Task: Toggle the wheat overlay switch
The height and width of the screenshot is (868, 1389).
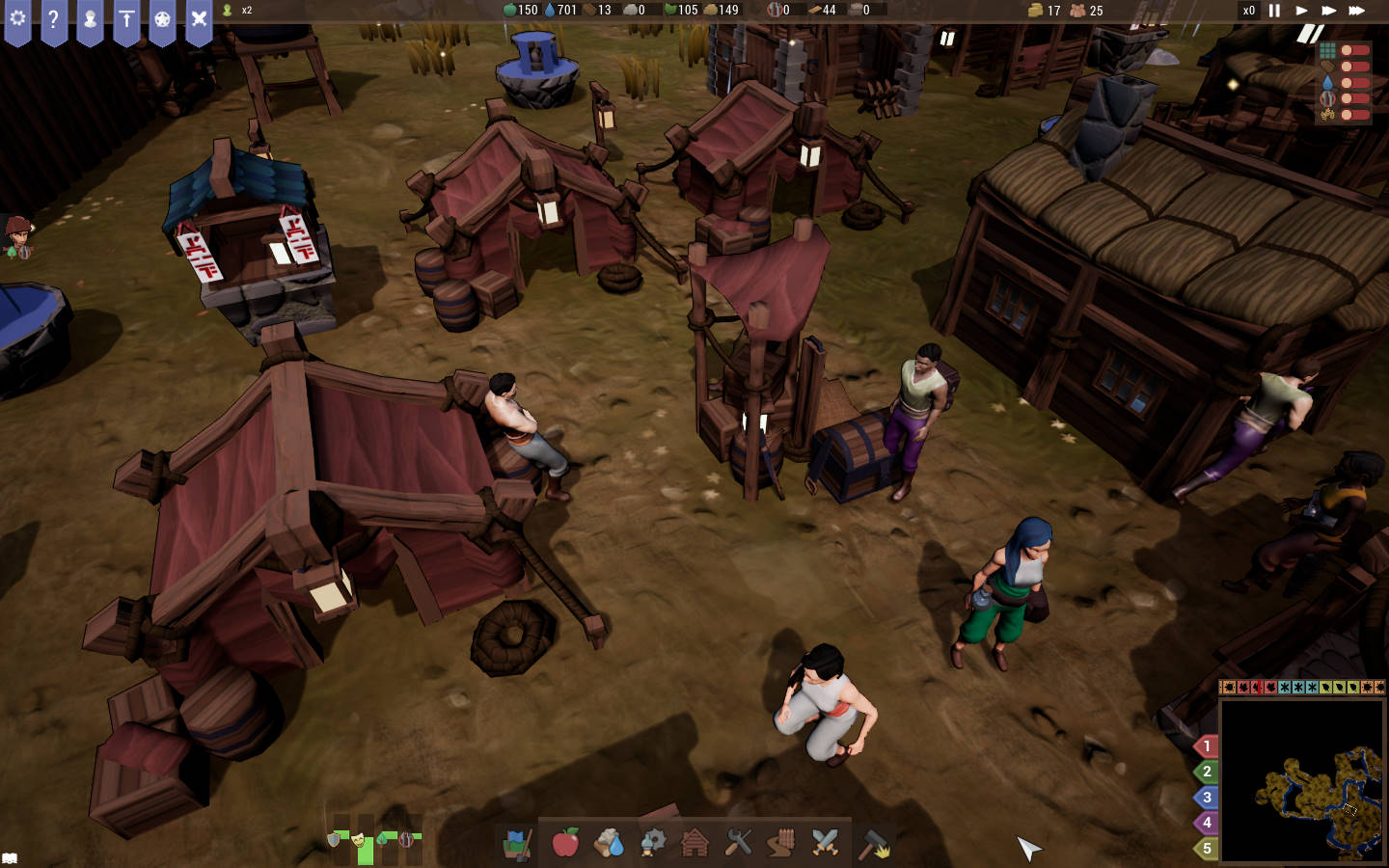Action: click(x=1354, y=115)
